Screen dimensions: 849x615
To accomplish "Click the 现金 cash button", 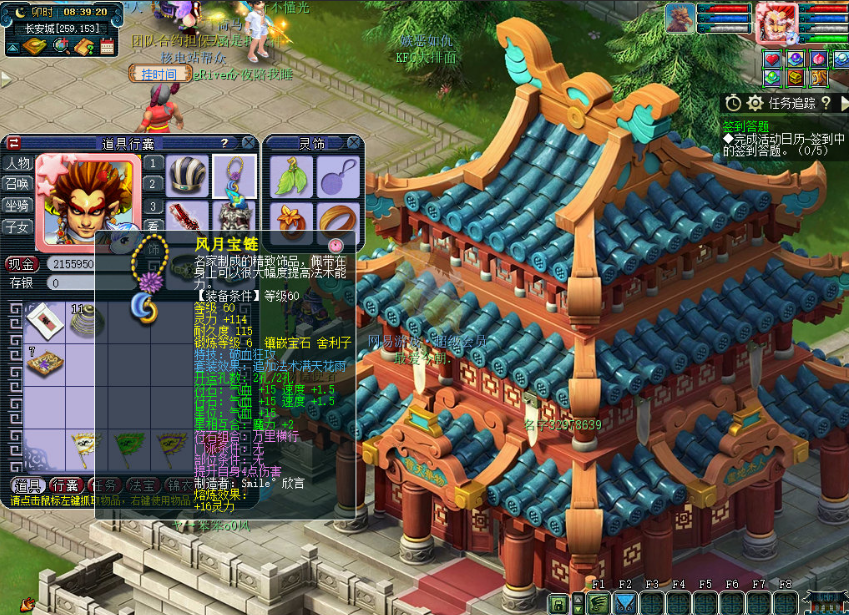I will click(22, 264).
